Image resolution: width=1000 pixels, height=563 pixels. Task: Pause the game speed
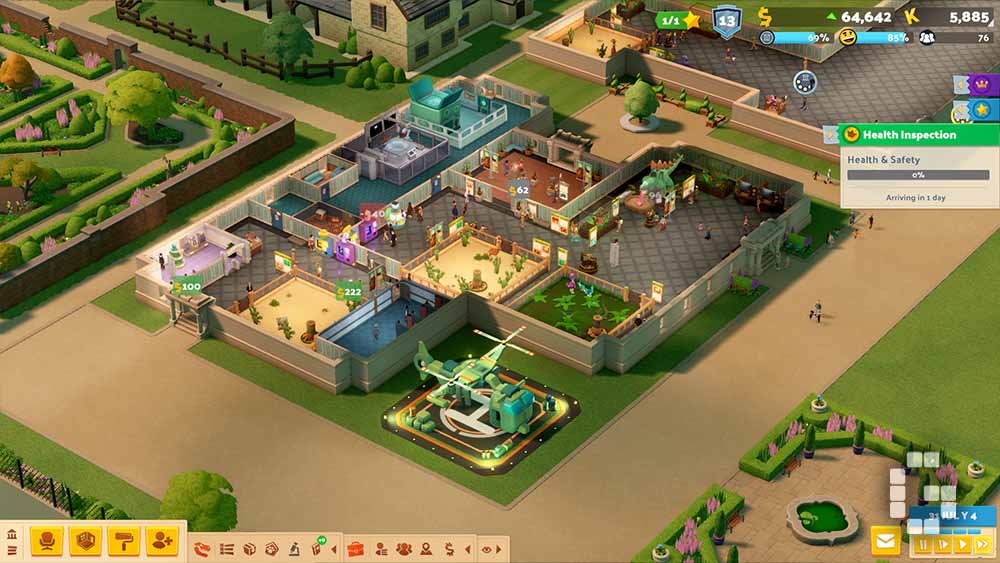922,545
